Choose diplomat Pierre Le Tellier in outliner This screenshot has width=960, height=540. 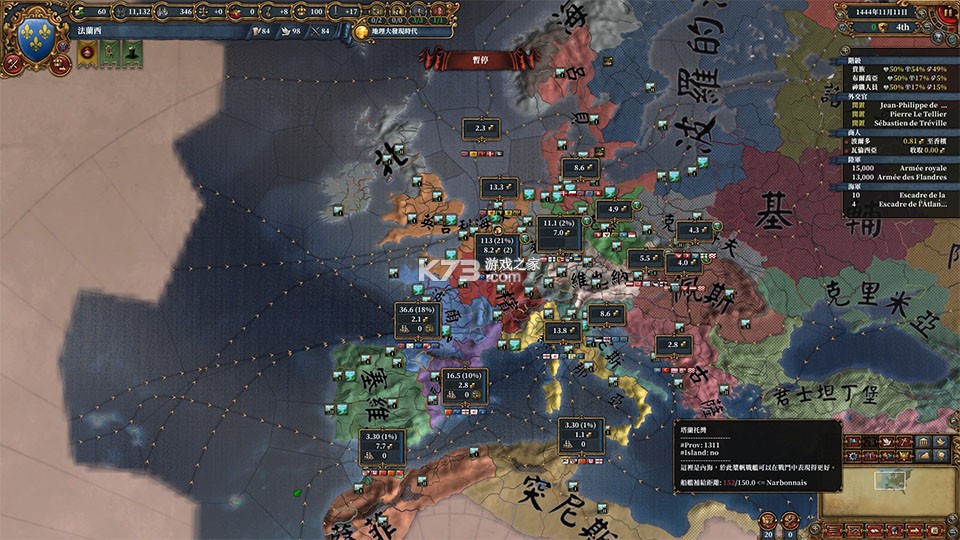[907, 113]
